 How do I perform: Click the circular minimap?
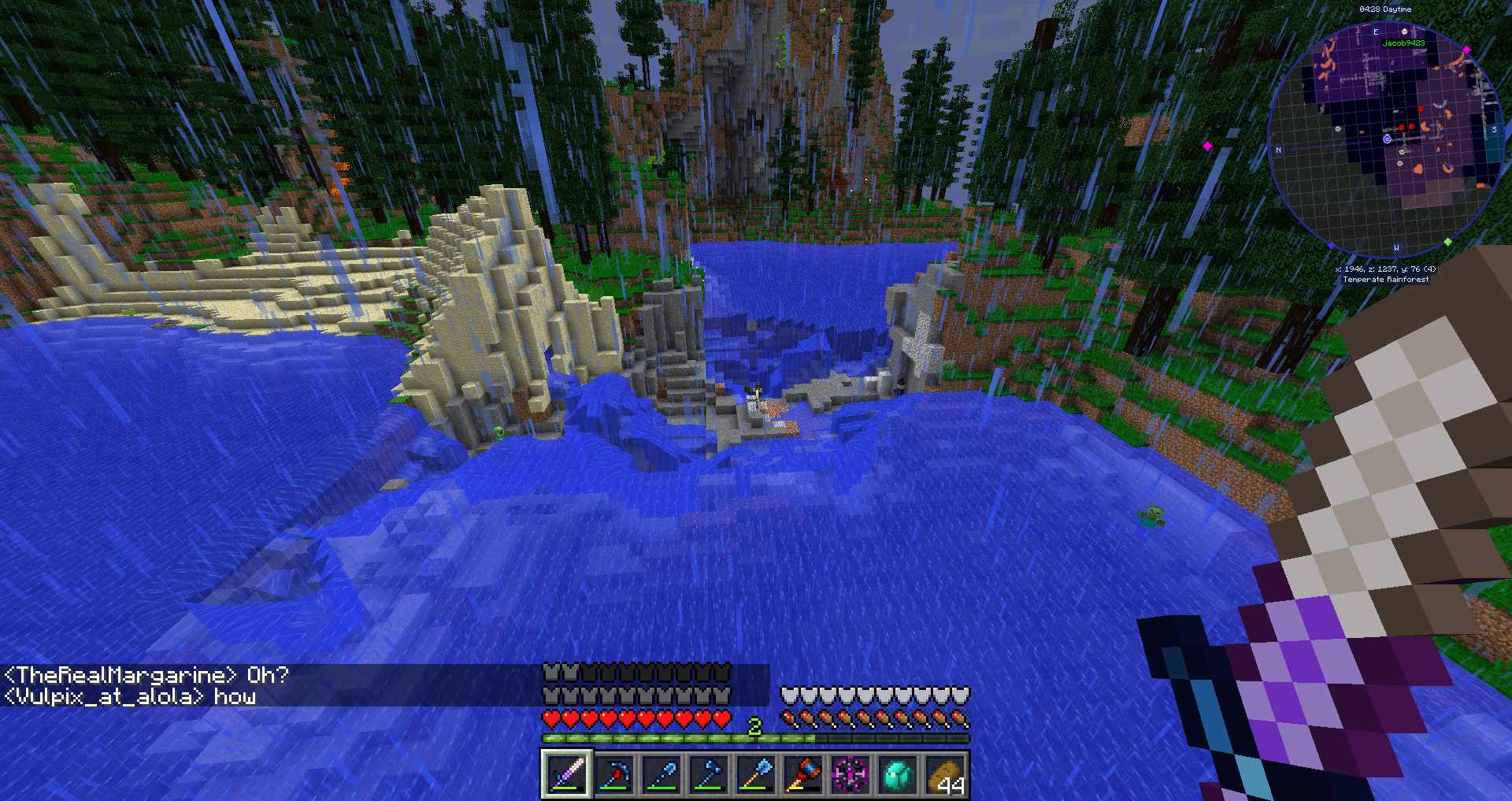pyautogui.click(x=1386, y=140)
